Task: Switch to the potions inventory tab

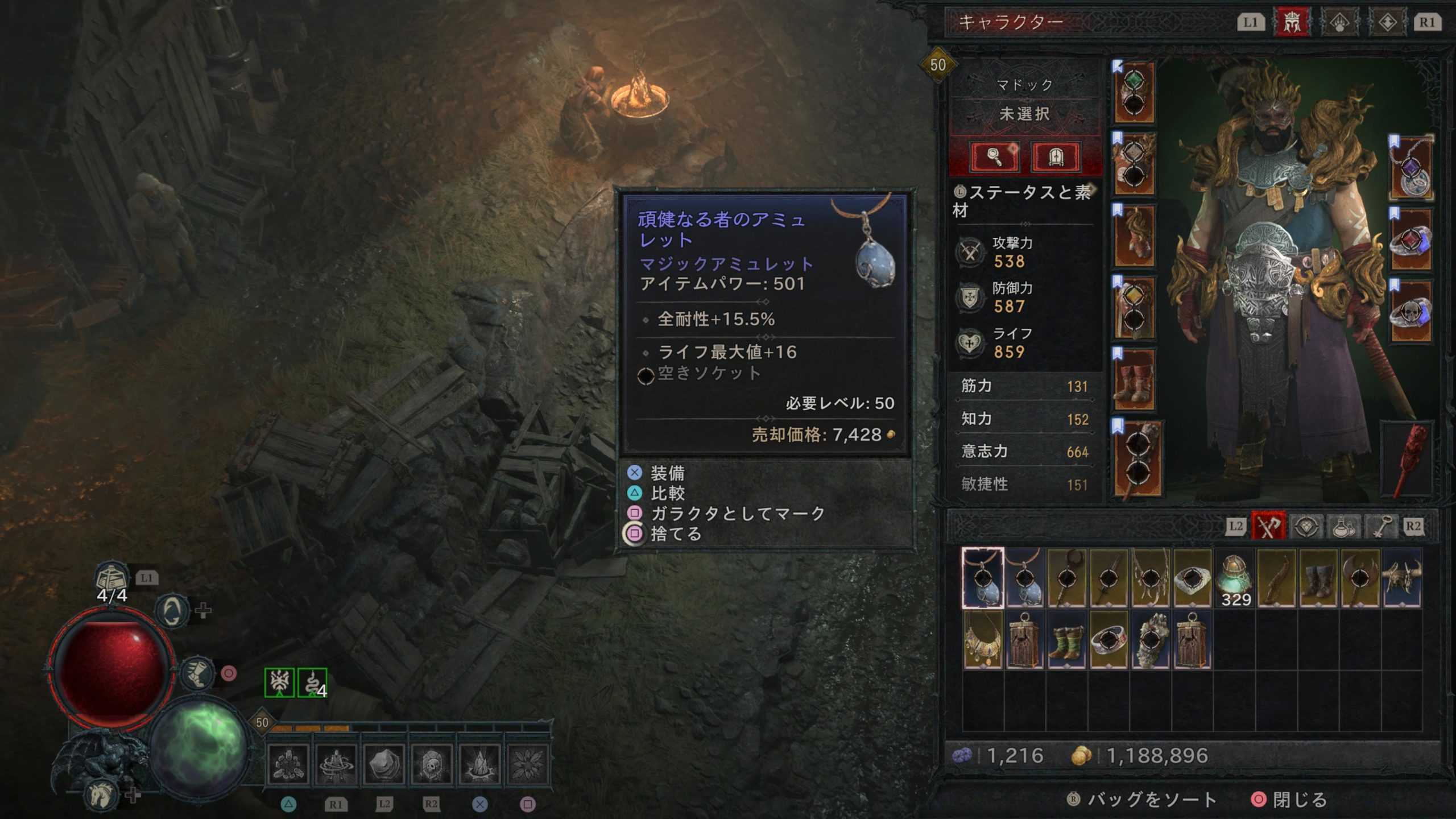Action: [x=1343, y=527]
